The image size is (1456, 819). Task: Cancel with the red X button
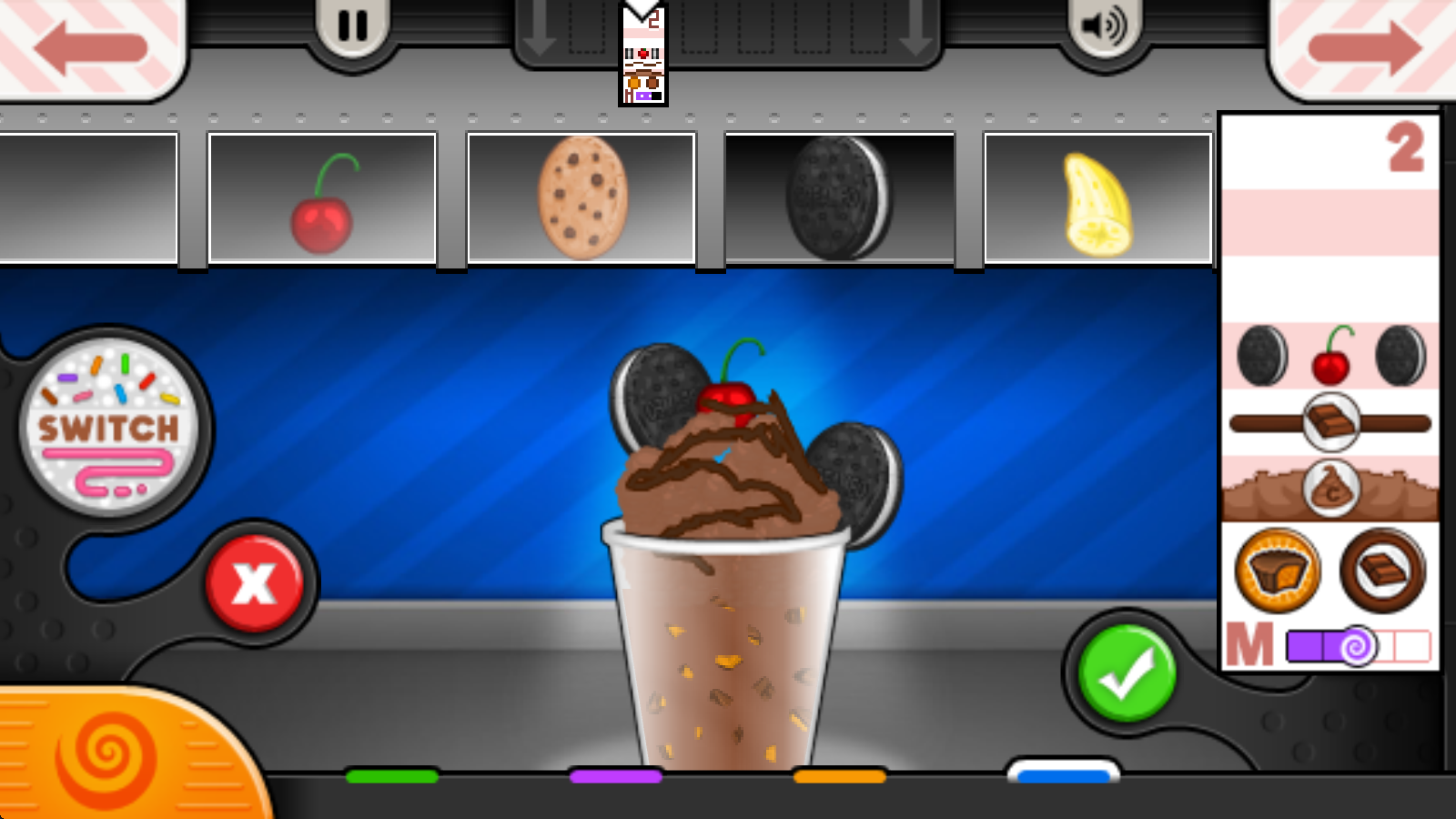[x=254, y=583]
